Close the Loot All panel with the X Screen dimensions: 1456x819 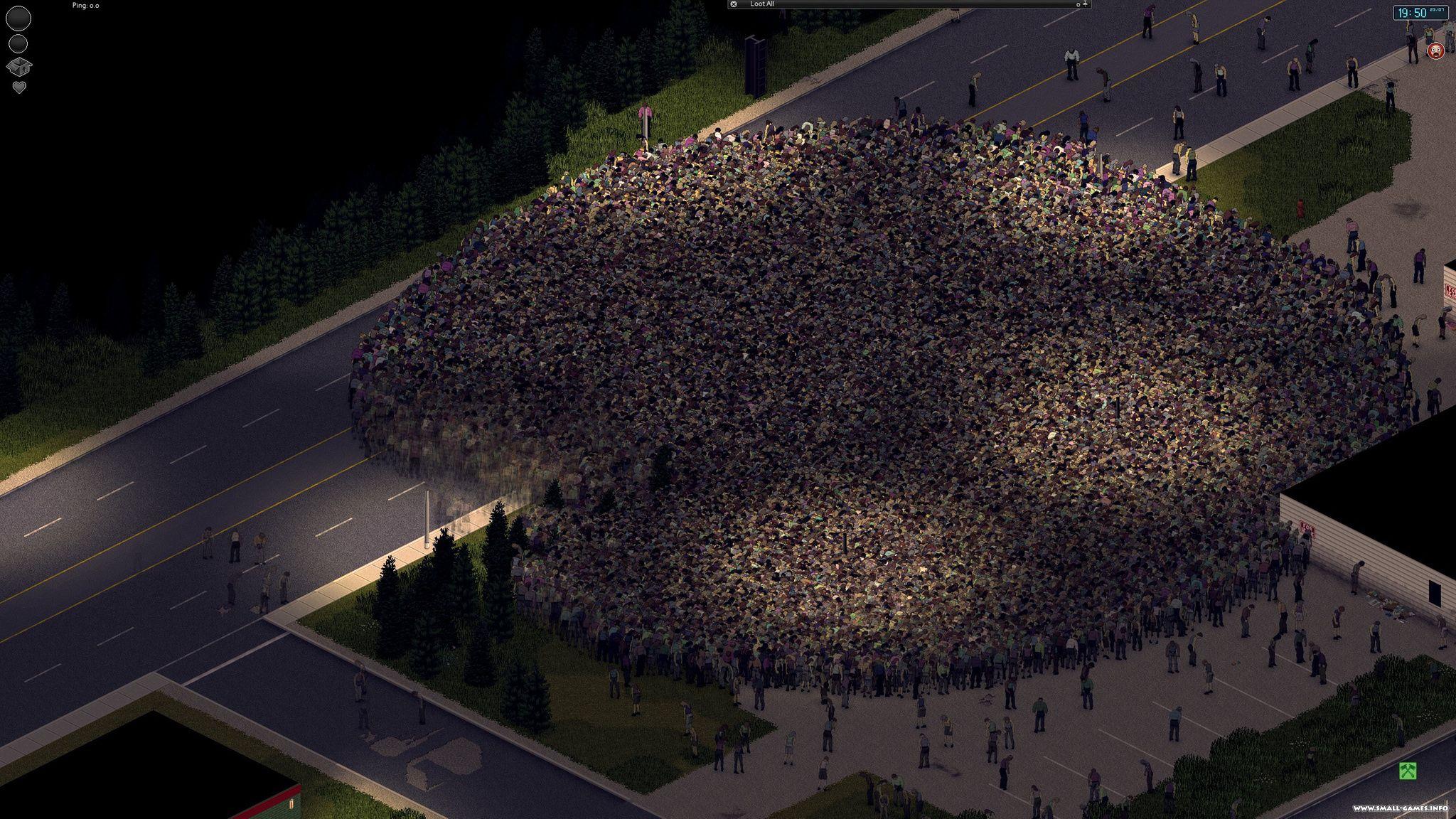click(734, 4)
